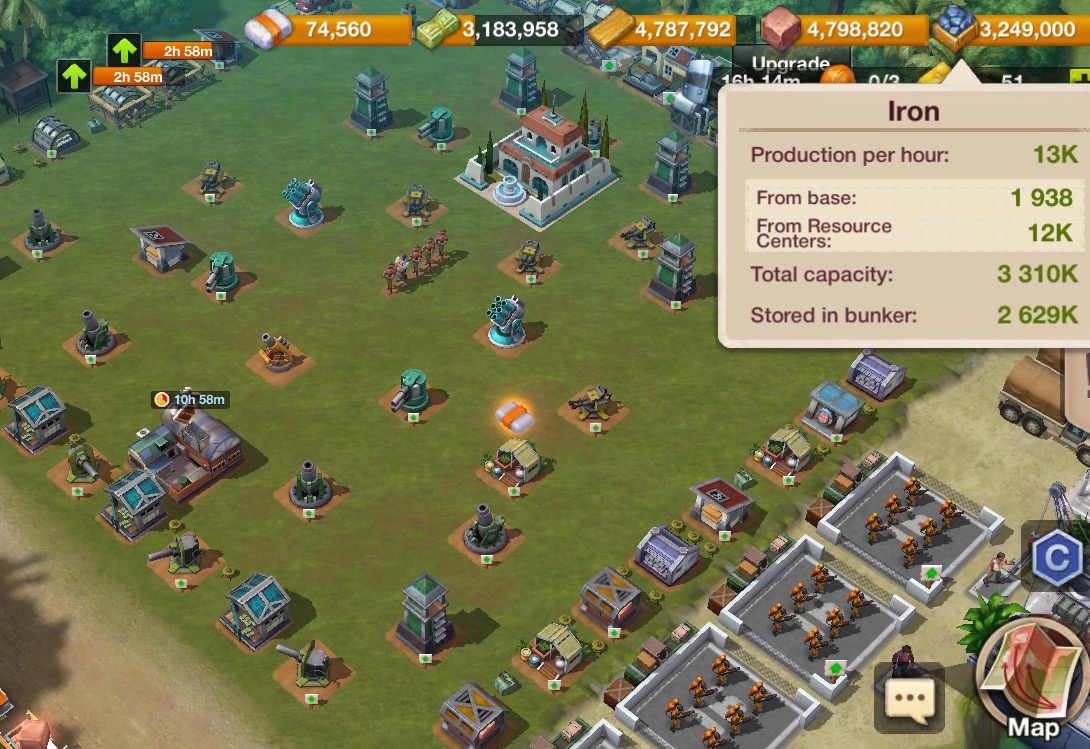Check the 10h 58m building timer
Viewport: 1090px width, 749px height.
tap(190, 400)
